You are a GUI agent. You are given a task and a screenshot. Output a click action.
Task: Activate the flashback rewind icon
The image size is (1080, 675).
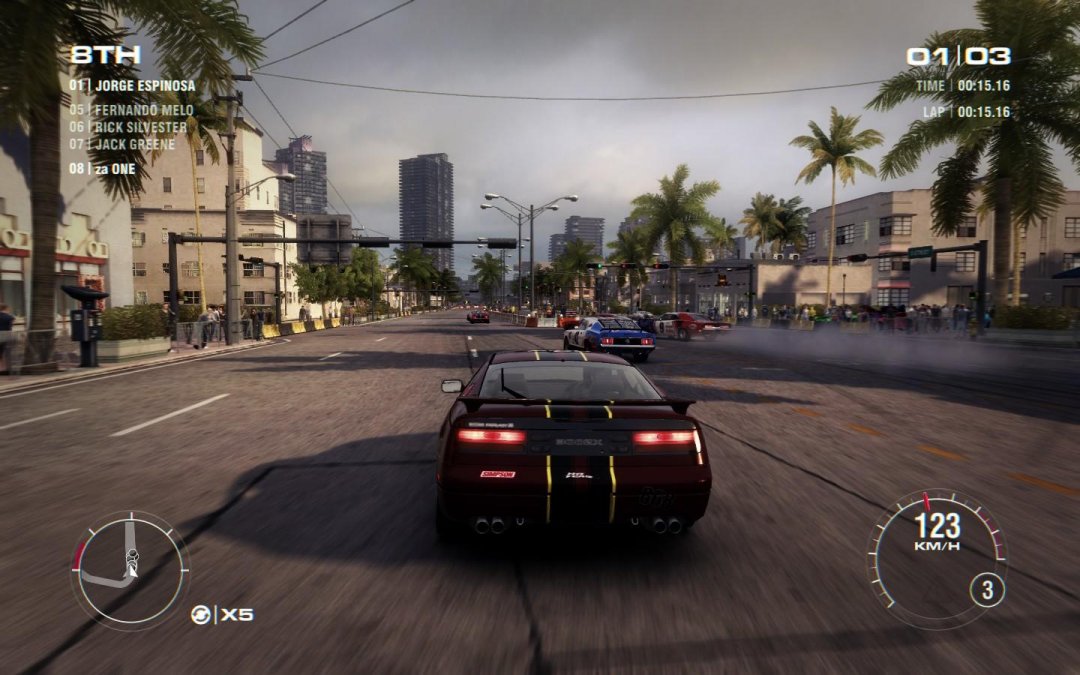(x=201, y=615)
